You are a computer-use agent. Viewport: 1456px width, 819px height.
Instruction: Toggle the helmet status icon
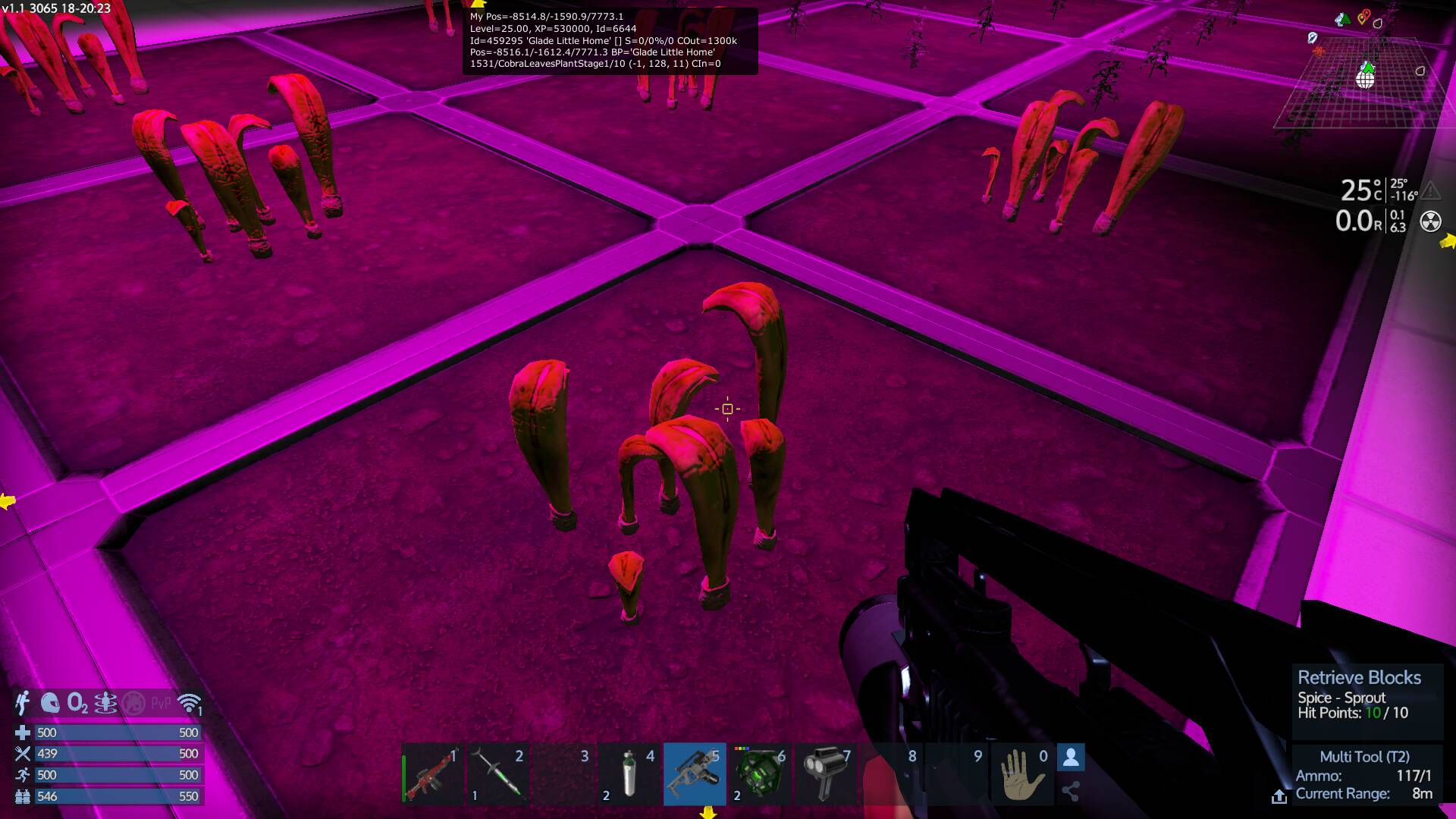tap(50, 703)
